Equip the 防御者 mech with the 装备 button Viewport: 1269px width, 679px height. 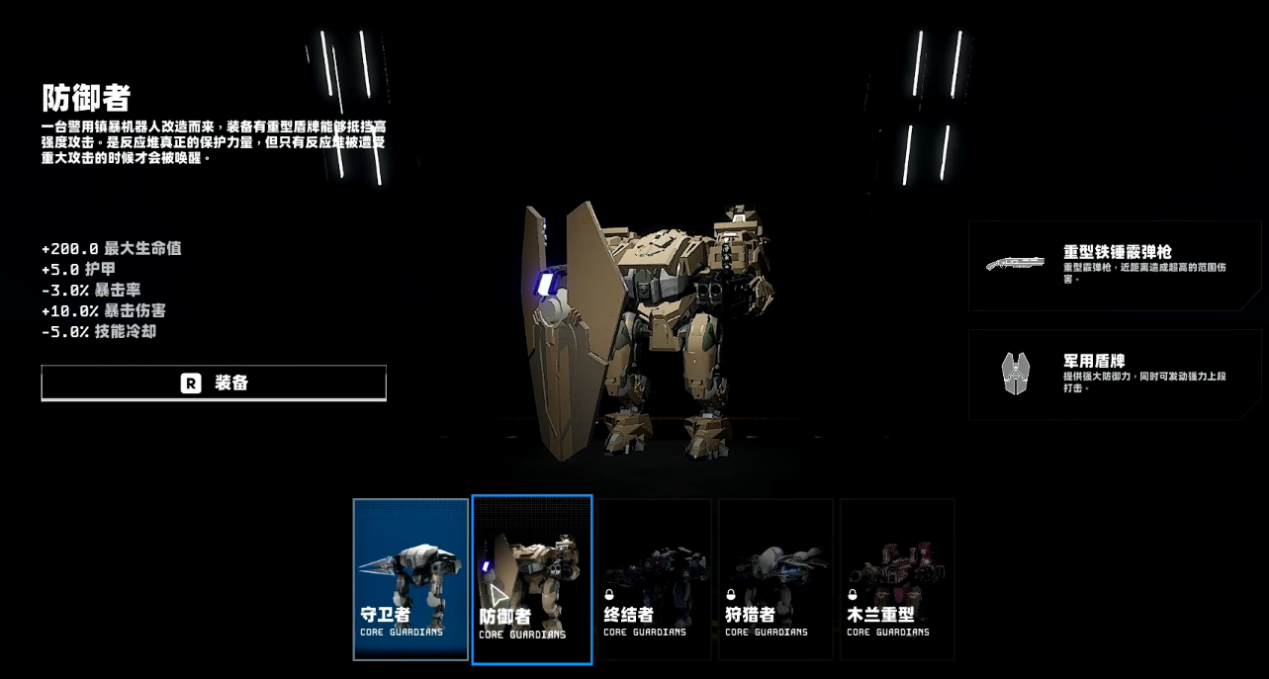pos(213,383)
